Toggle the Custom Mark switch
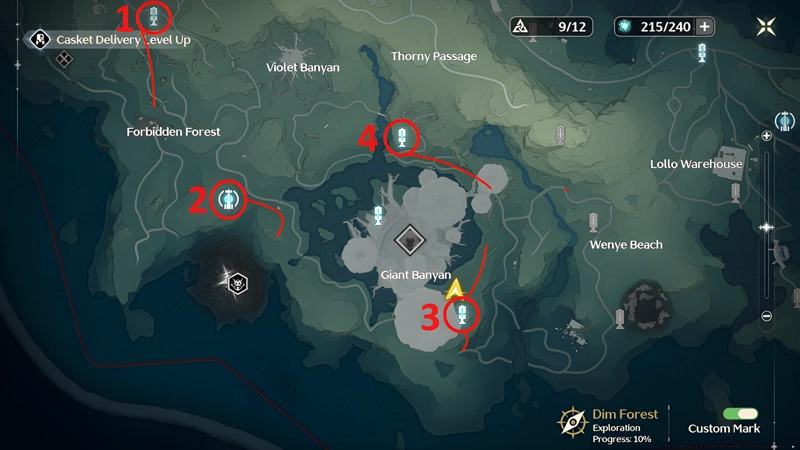Viewport: 800px width, 450px height. click(x=740, y=413)
